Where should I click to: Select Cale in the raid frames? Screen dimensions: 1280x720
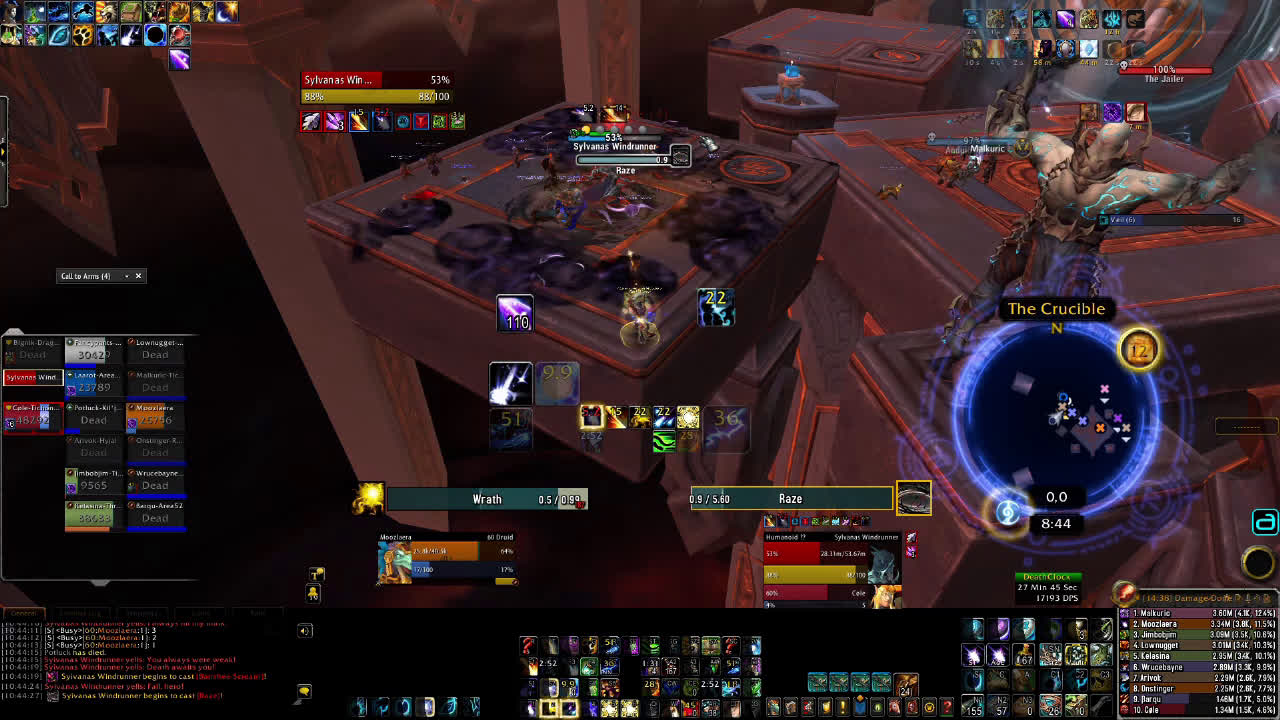[33, 415]
